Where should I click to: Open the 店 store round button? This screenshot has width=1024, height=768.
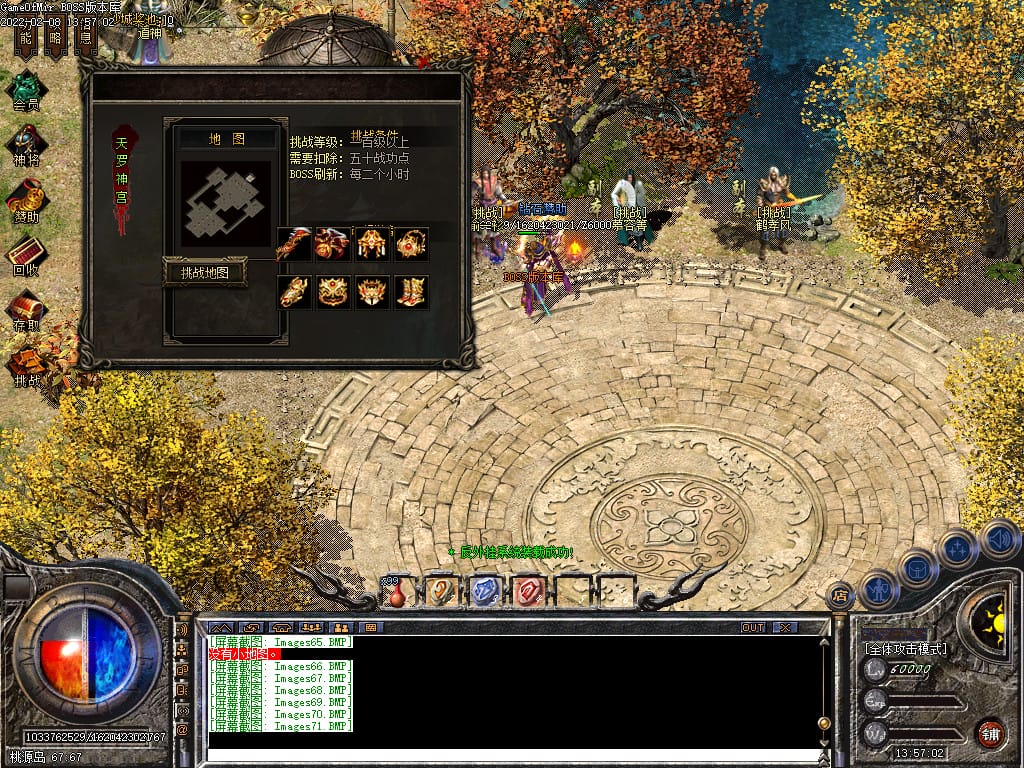840,596
